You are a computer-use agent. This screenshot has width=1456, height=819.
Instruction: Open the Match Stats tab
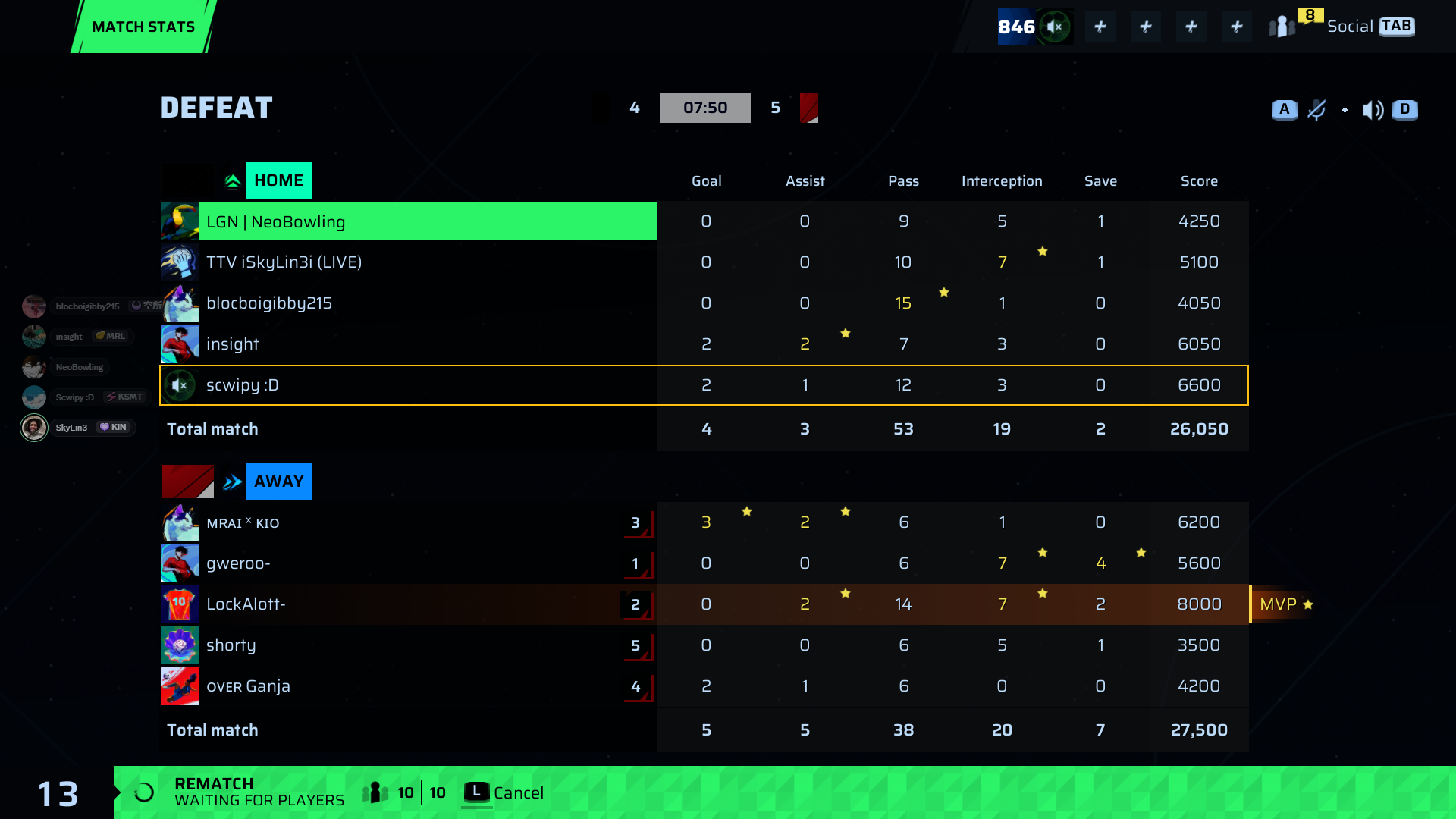tap(143, 27)
